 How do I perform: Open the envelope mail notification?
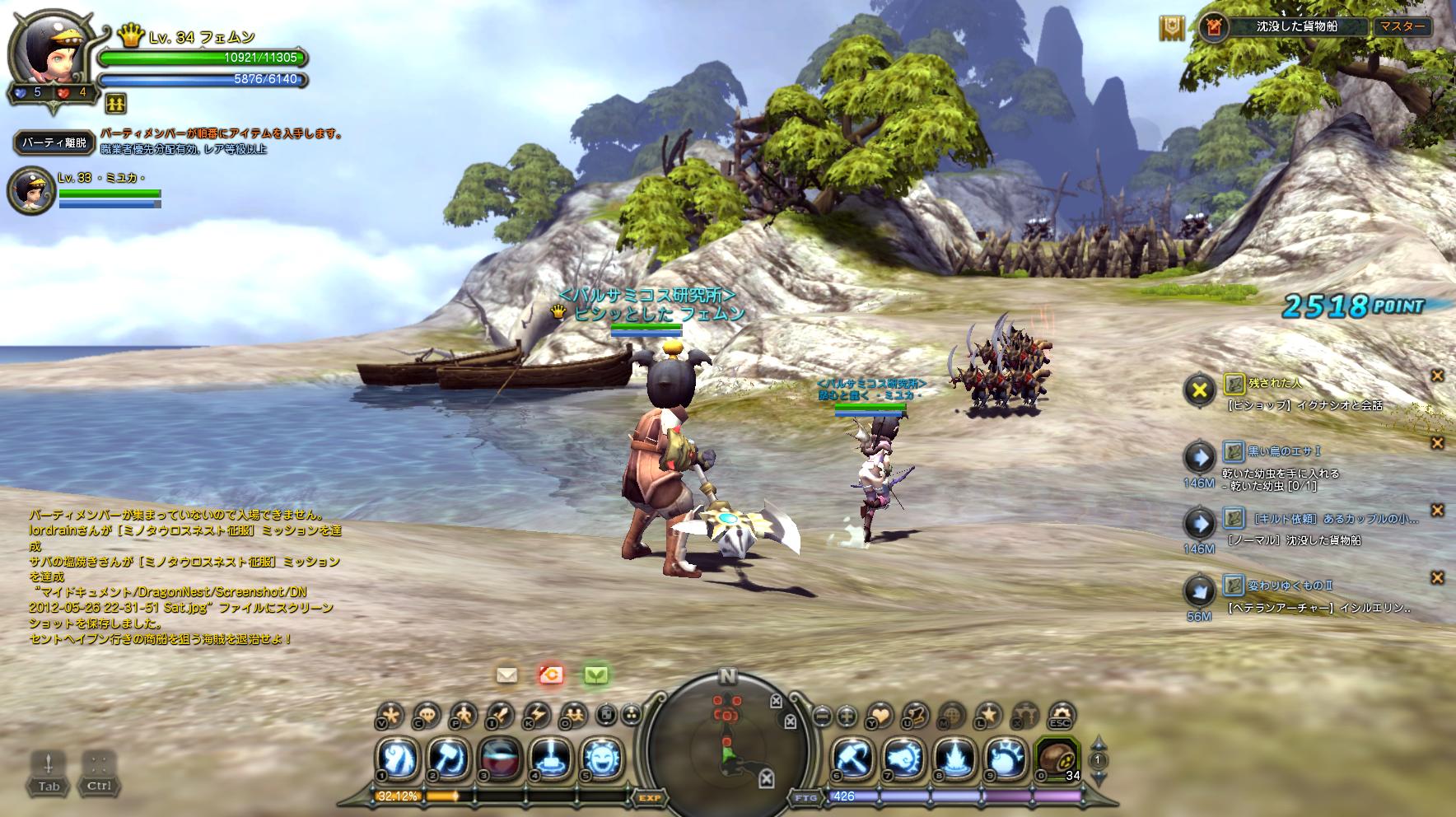506,675
